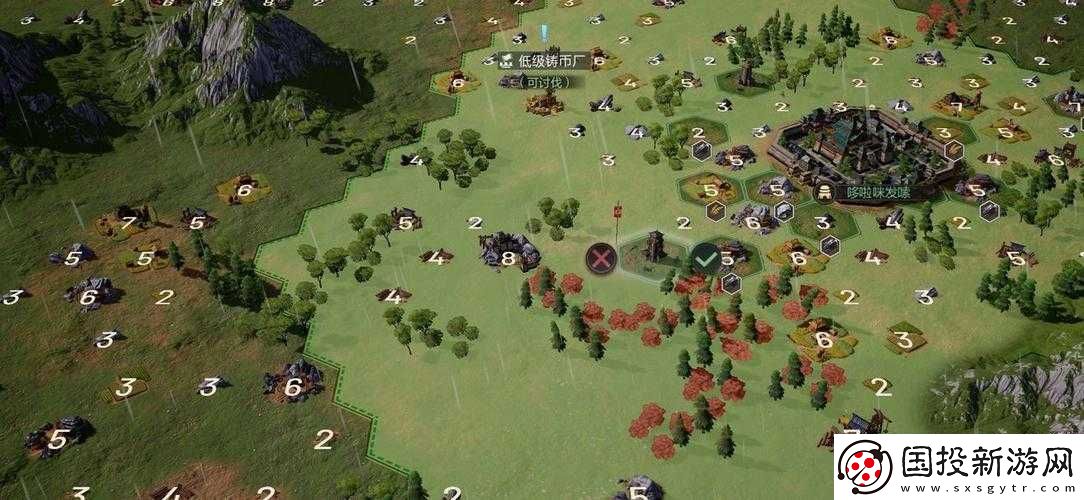Cancel placement with the red X button

click(601, 258)
